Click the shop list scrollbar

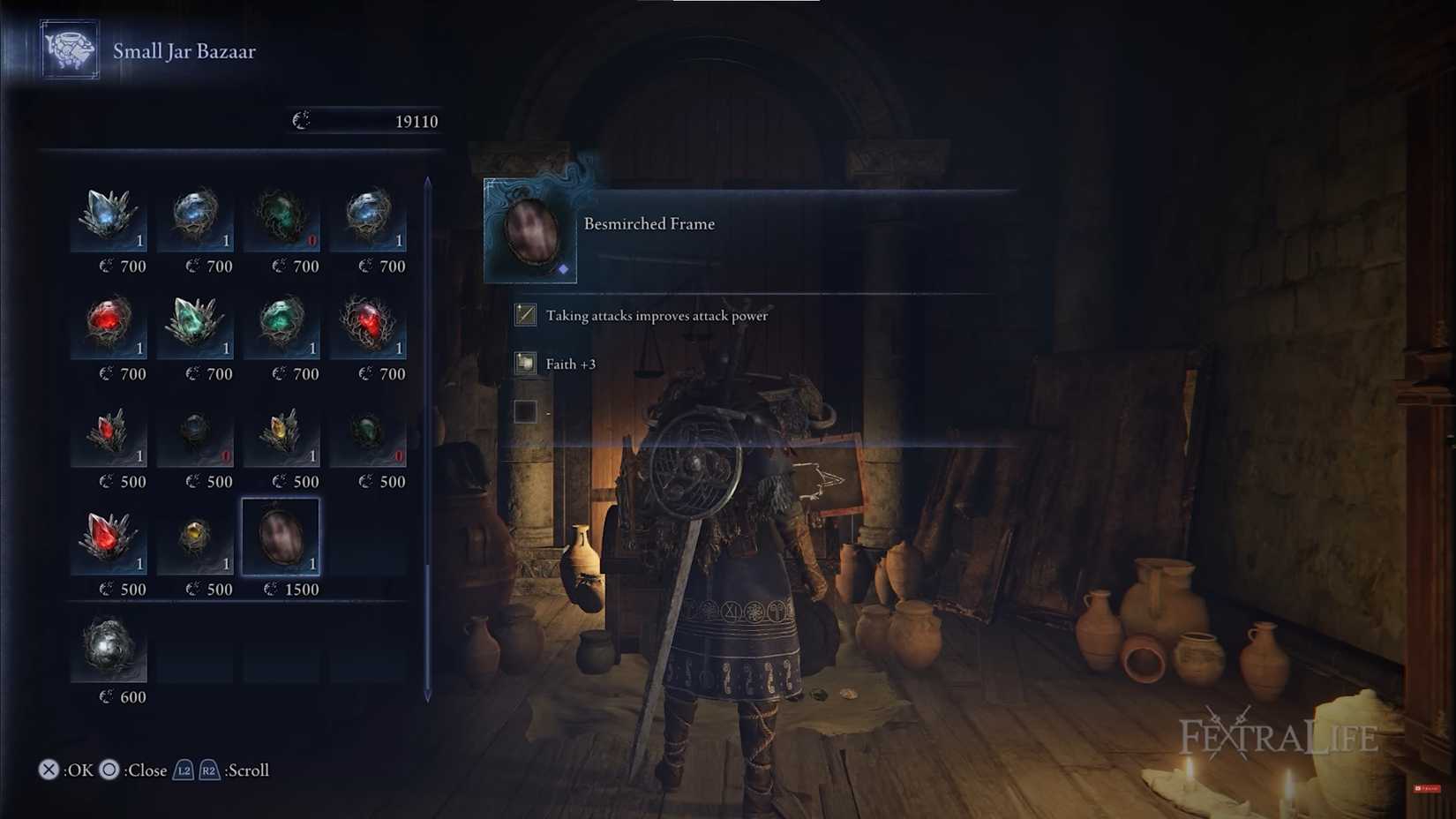[x=428, y=441]
